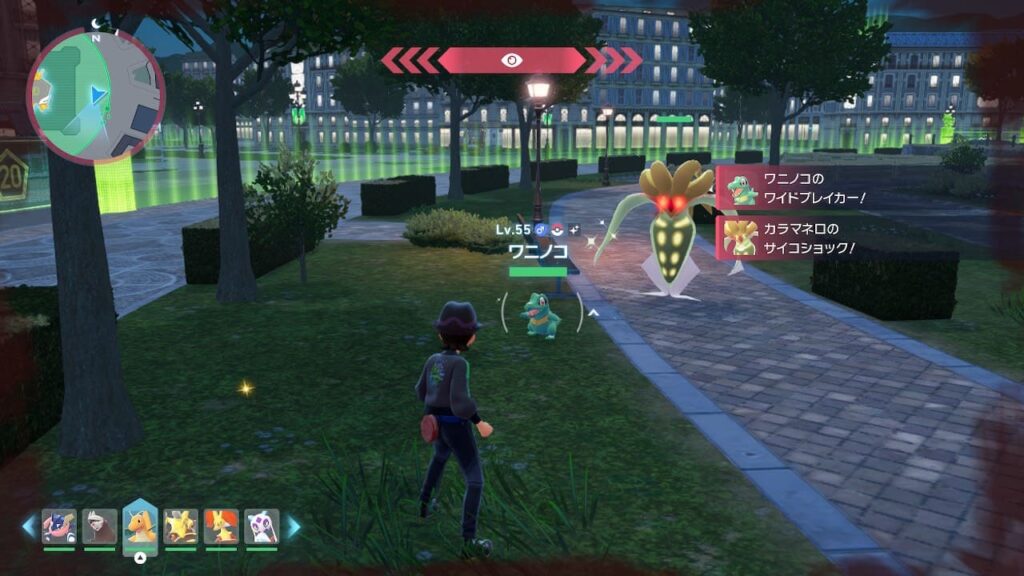Viewport: 1024px width, 576px height.
Task: Click the left arrow beside the party bar
Action: 30,527
